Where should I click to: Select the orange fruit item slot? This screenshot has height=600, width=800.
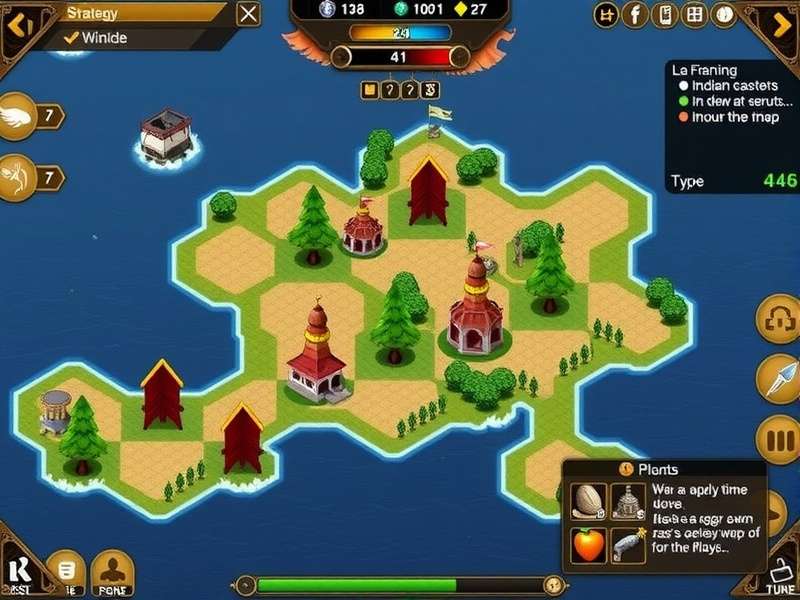589,545
